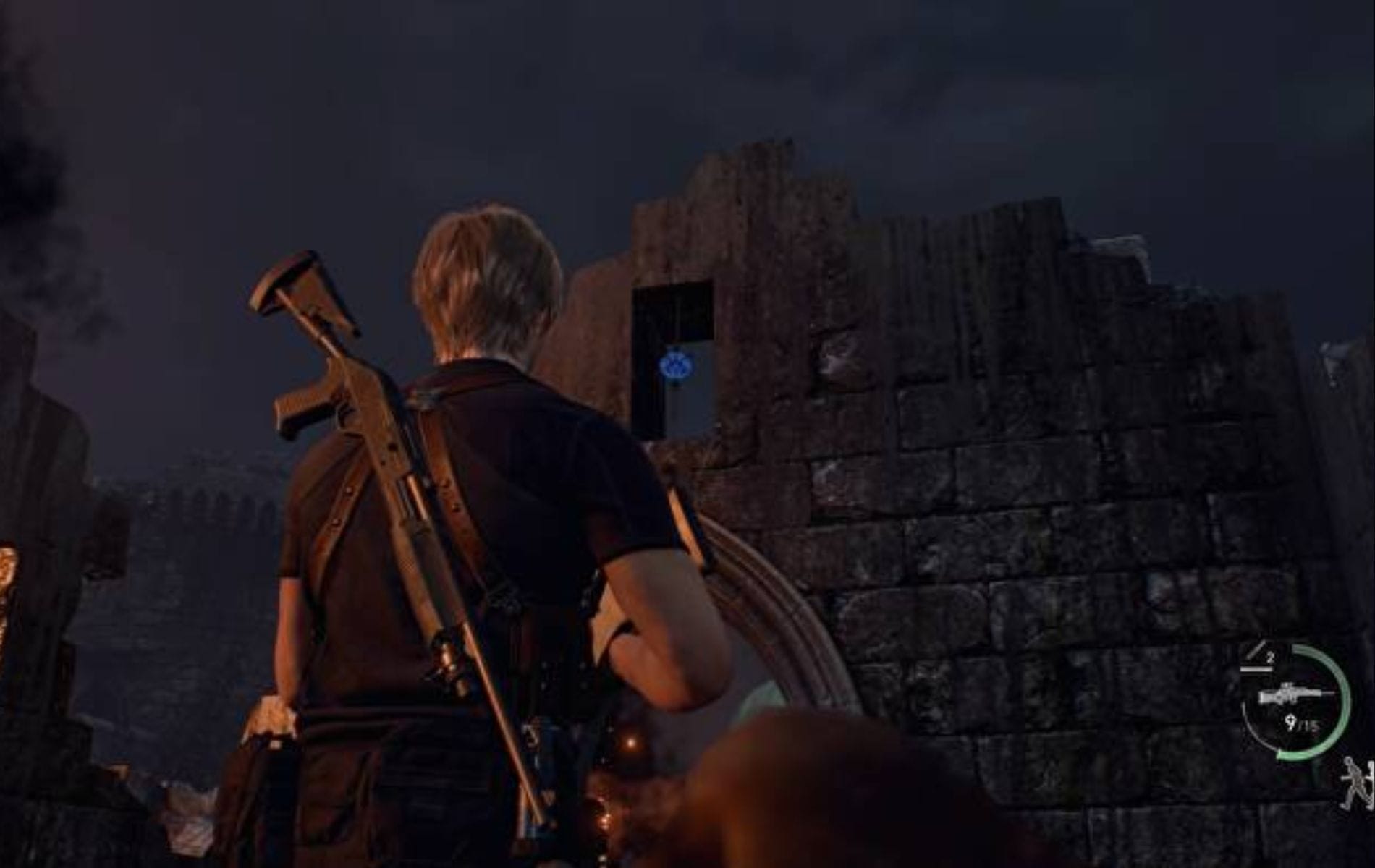Click the white bar under the grenade counter
1375x868 pixels.
click(1256, 668)
